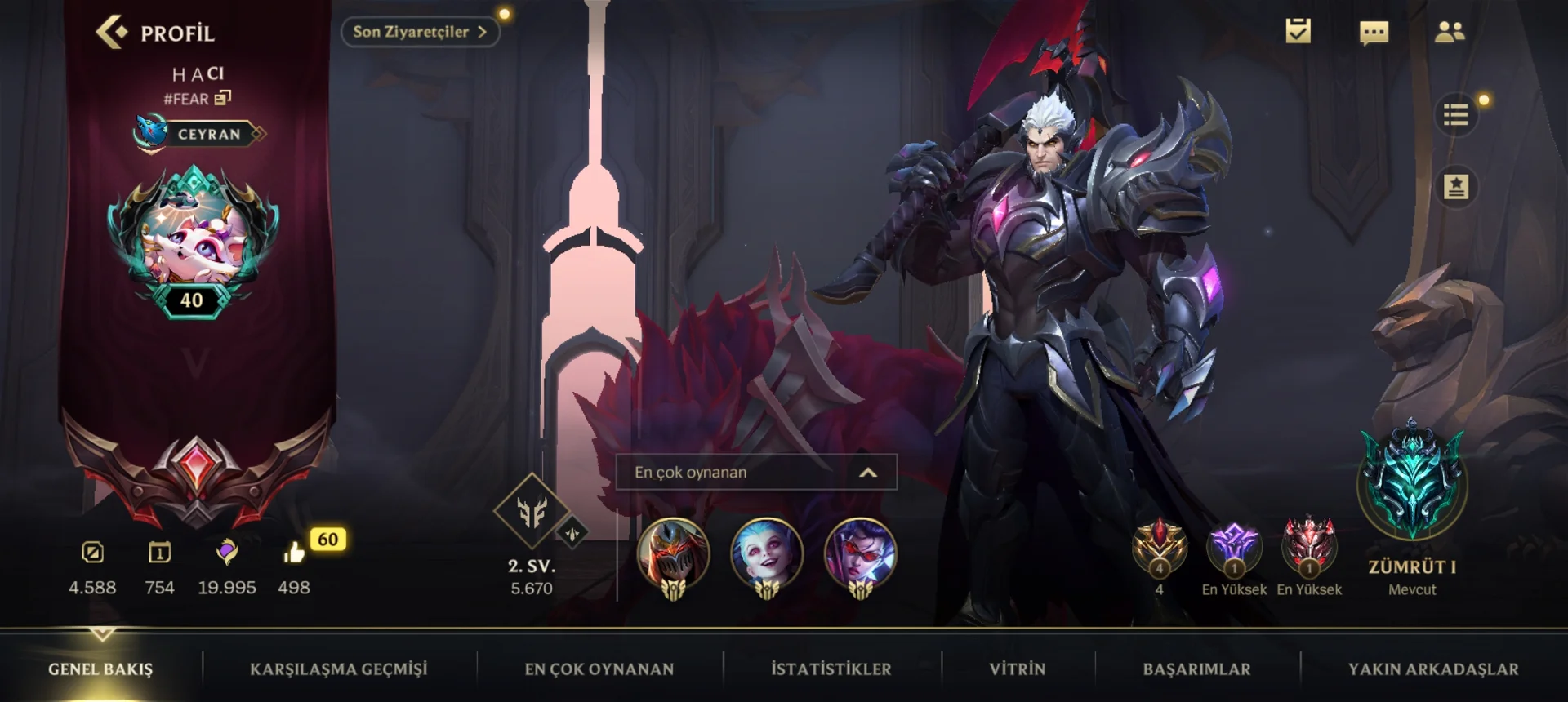This screenshot has width=1568, height=702.
Task: Open the star card round button
Action: pyautogui.click(x=1455, y=187)
